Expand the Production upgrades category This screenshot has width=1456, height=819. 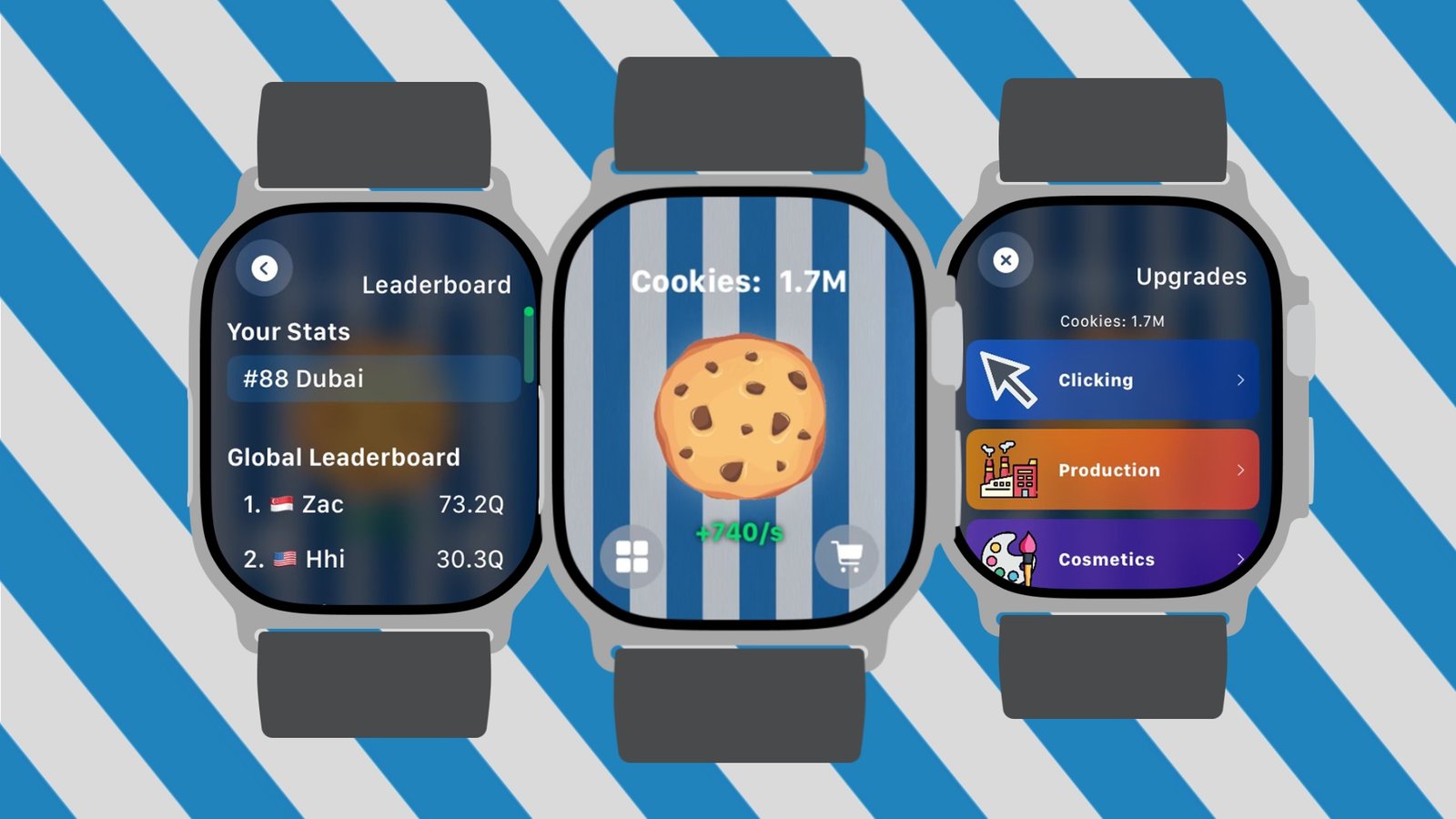tap(1112, 470)
